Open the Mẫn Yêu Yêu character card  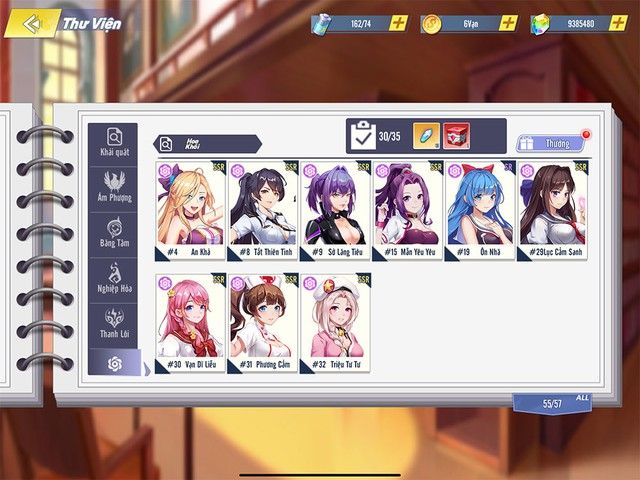point(407,211)
